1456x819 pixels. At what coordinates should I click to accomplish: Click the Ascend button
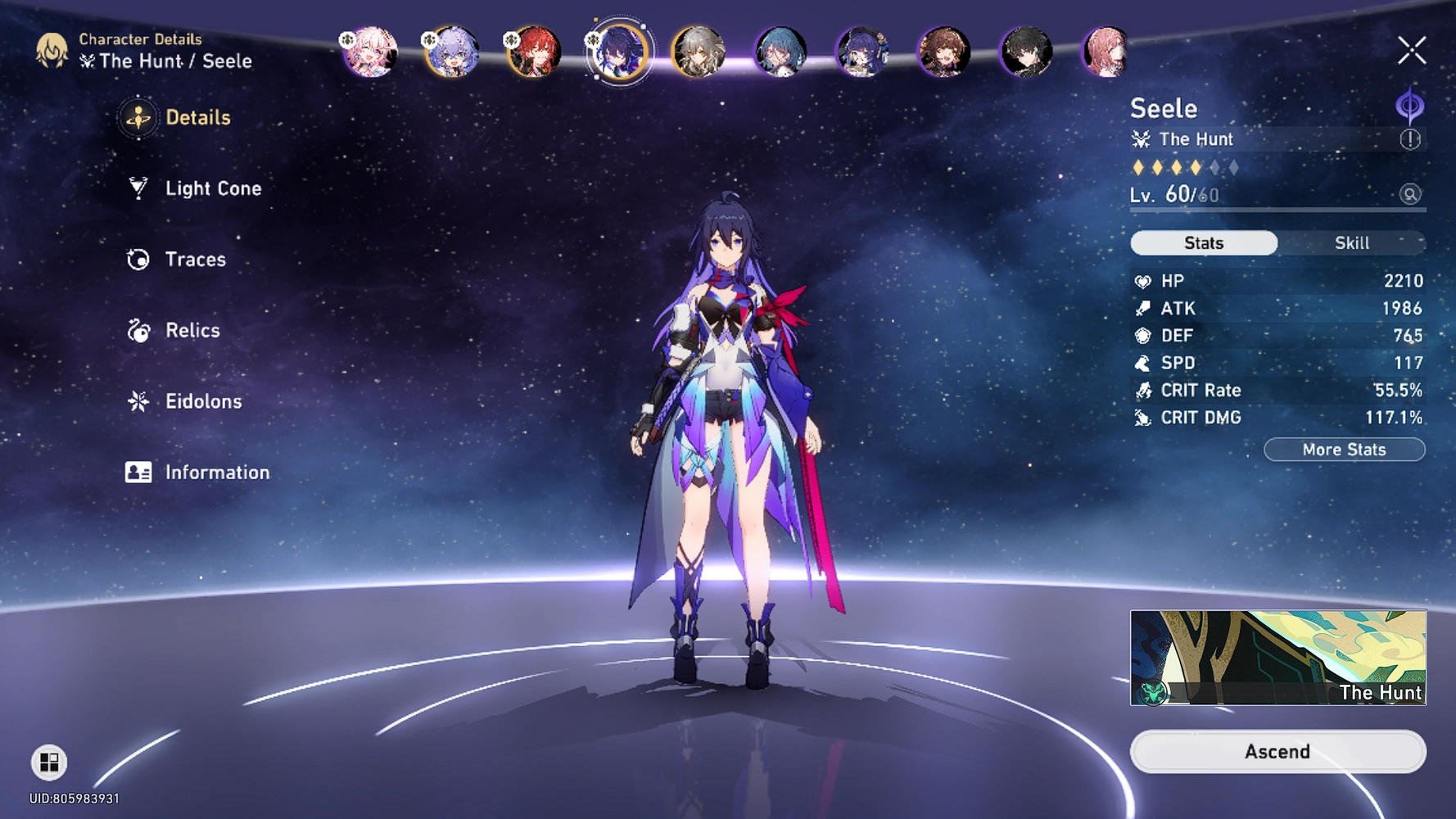(1277, 751)
